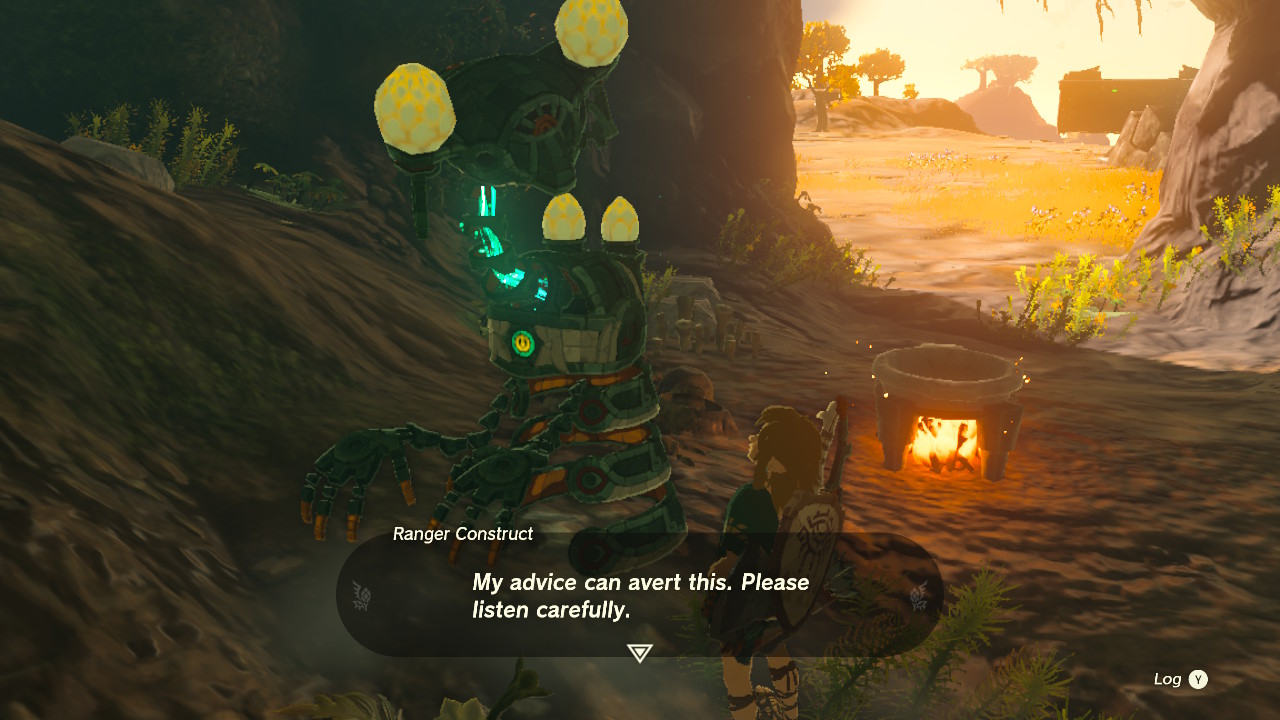Expand the dialog with the downward triangle
Screen dimensions: 1280x720
click(x=639, y=651)
